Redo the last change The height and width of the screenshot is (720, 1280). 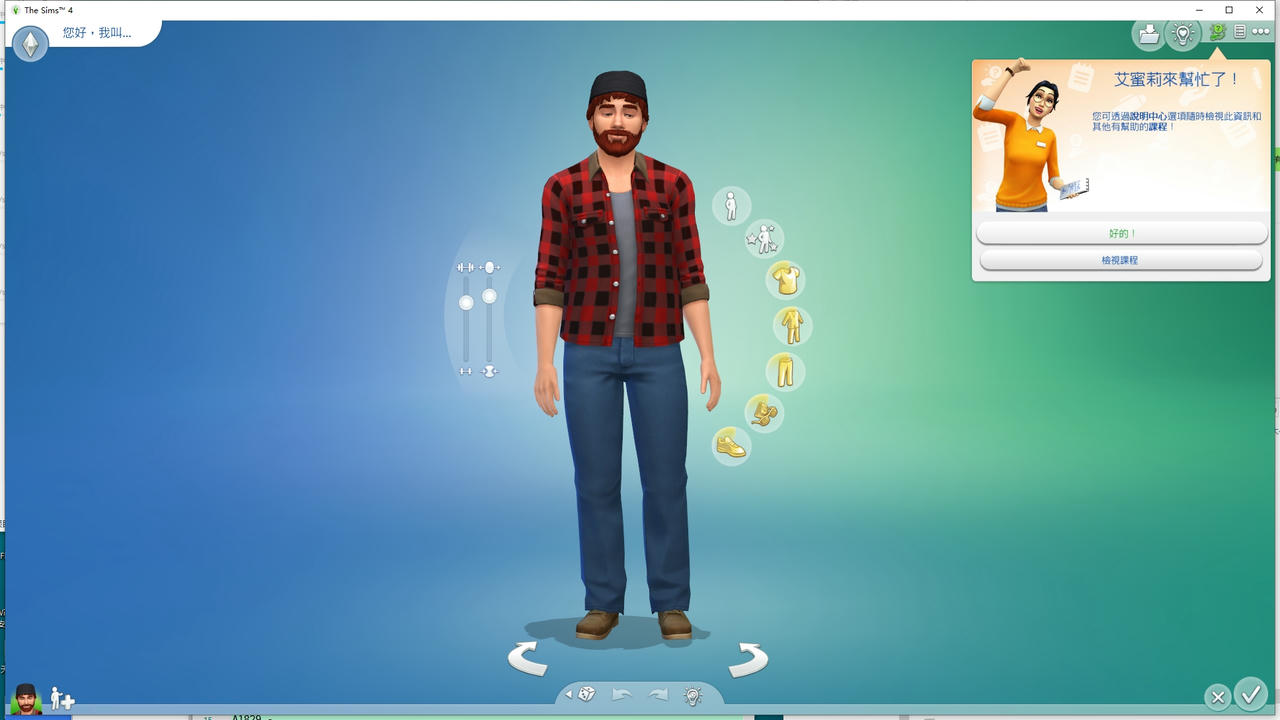click(658, 693)
